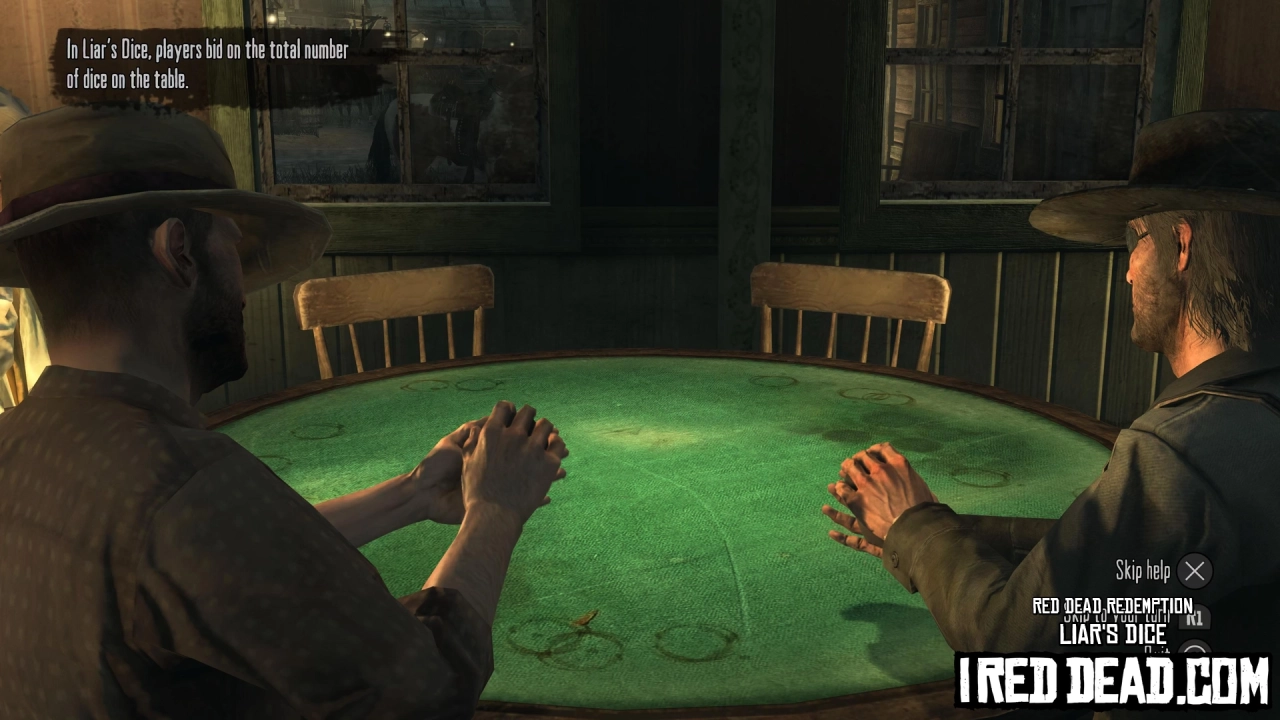Click the LIAR'S DICE subtitle
1280x720 pixels.
1112,634
